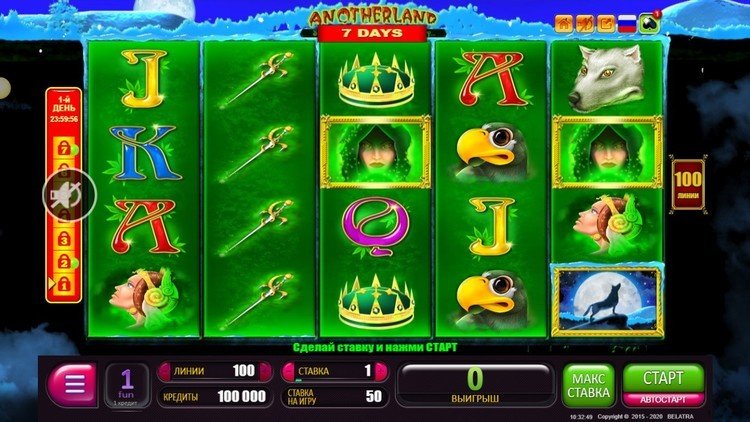
Task: Select the day 7 padlock
Action: coord(61,149)
